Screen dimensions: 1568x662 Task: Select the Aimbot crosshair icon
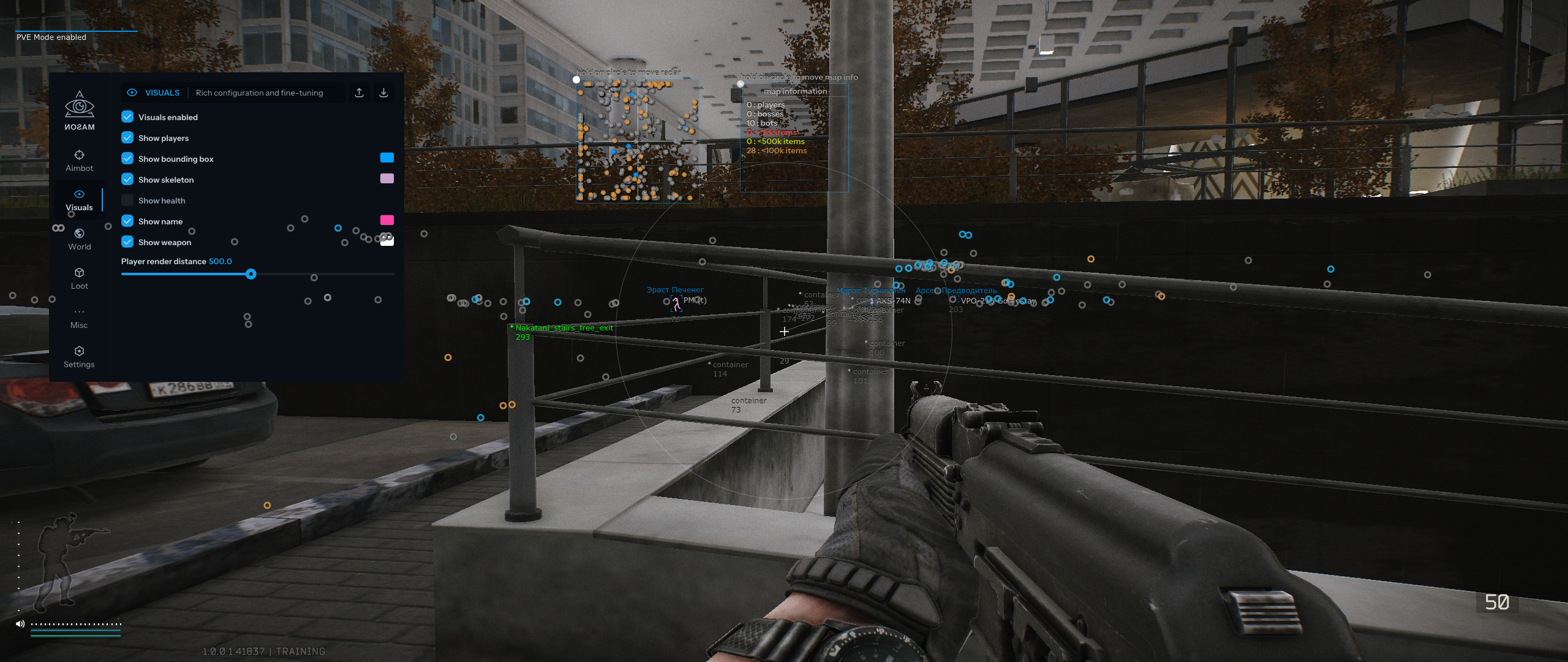(79, 155)
